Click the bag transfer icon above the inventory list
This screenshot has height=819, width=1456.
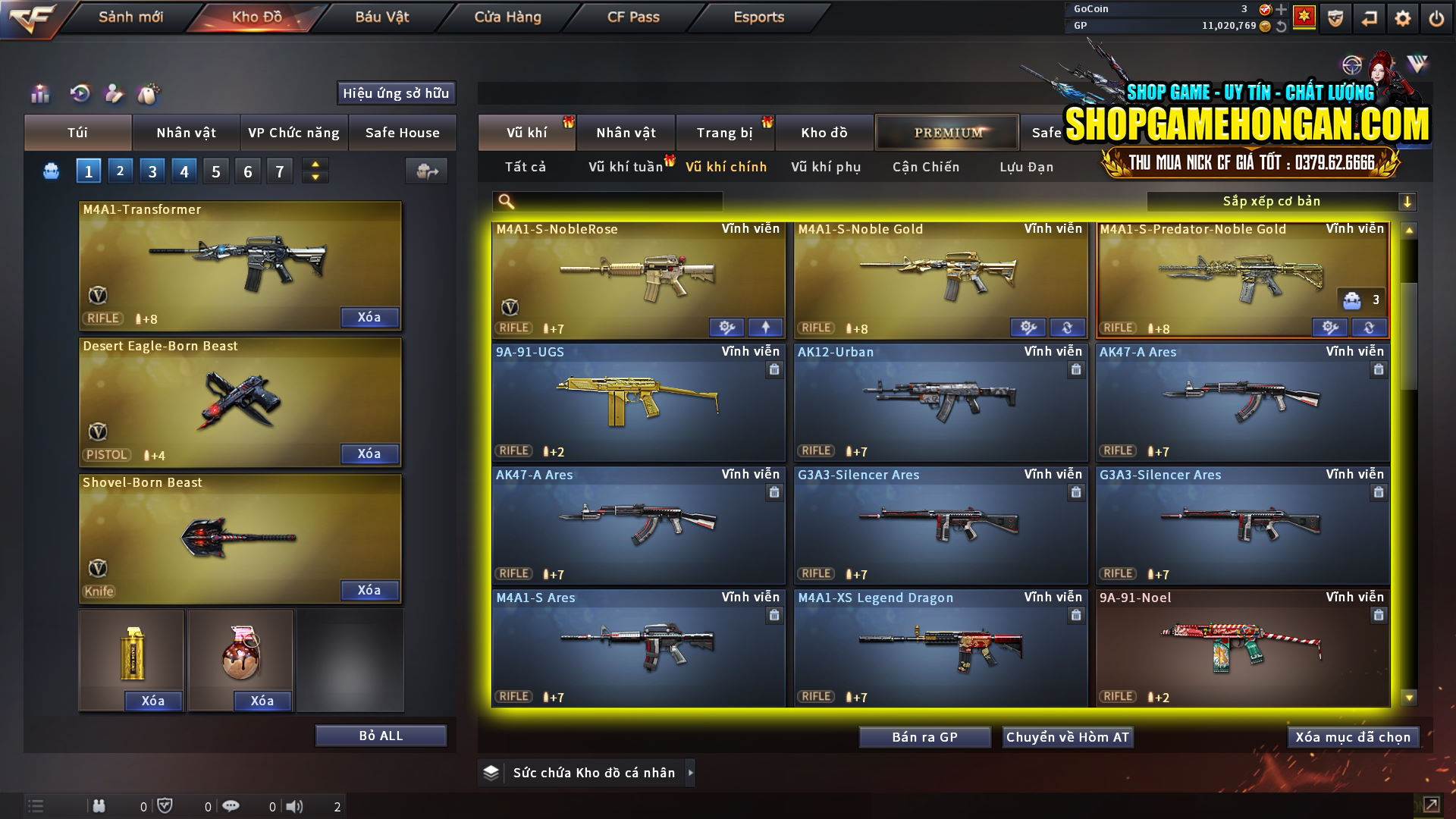click(425, 171)
